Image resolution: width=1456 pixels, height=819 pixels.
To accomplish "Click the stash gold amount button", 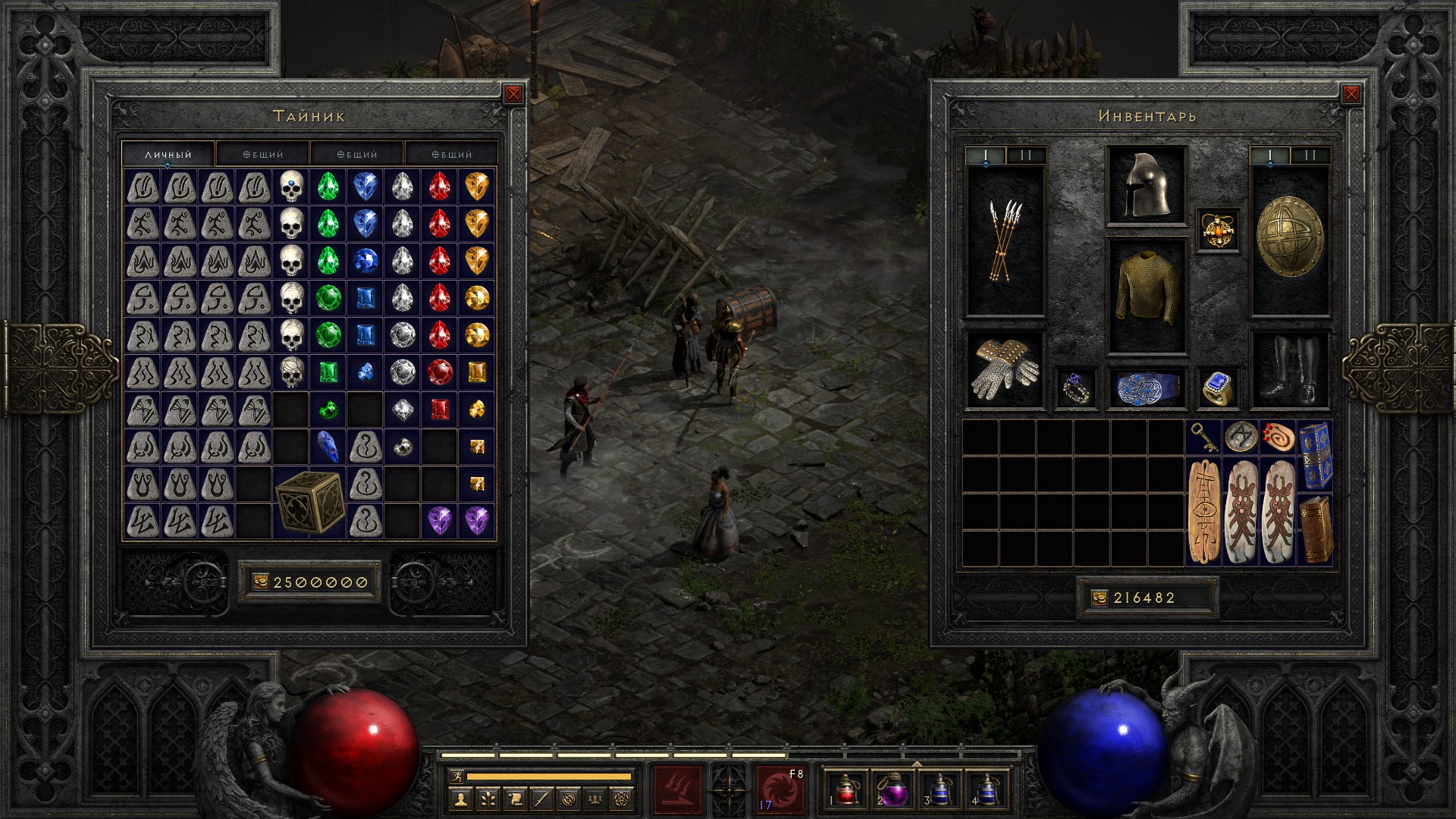I will pos(310,582).
